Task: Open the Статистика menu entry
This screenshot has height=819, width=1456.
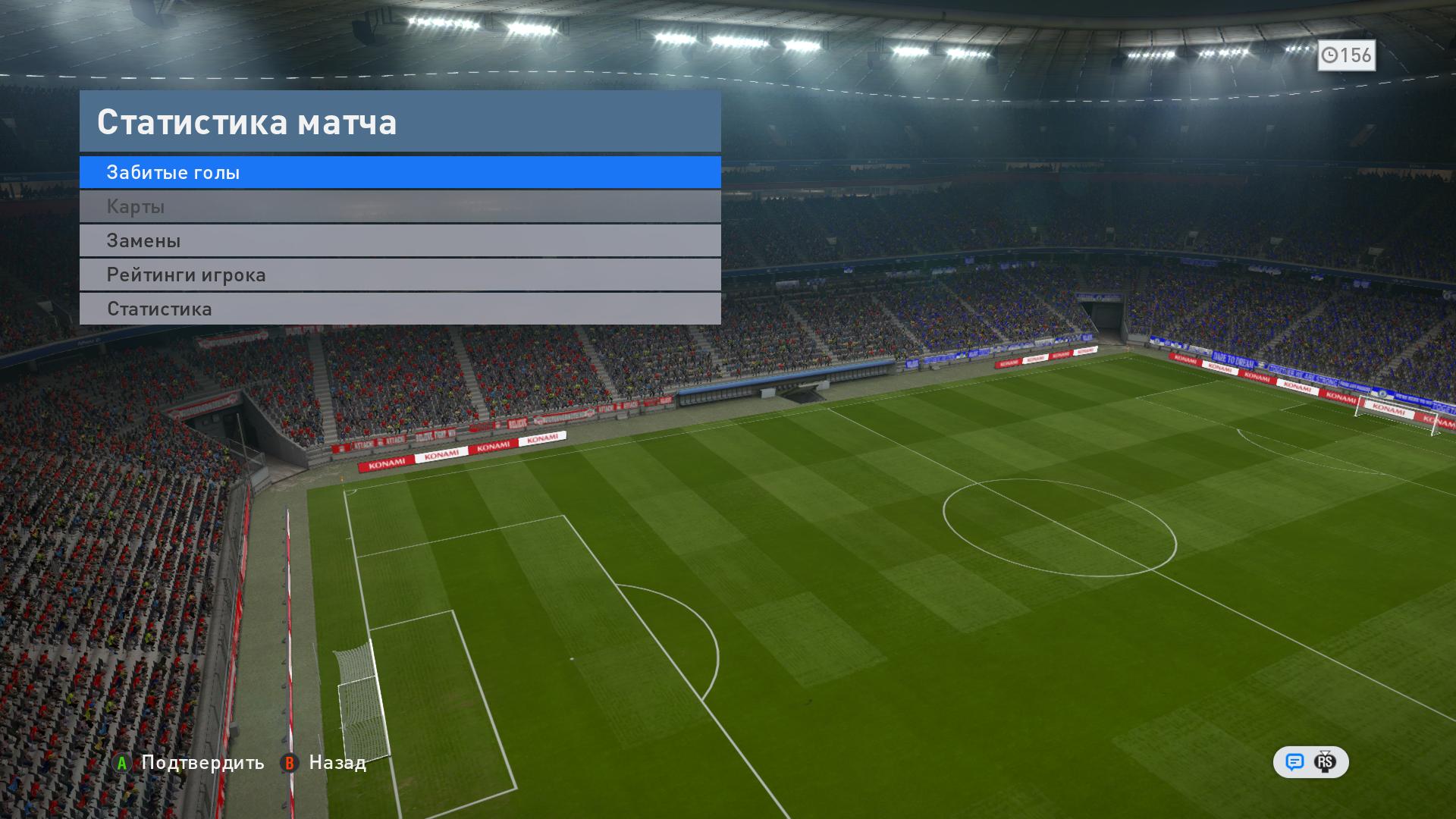Action: coord(400,309)
